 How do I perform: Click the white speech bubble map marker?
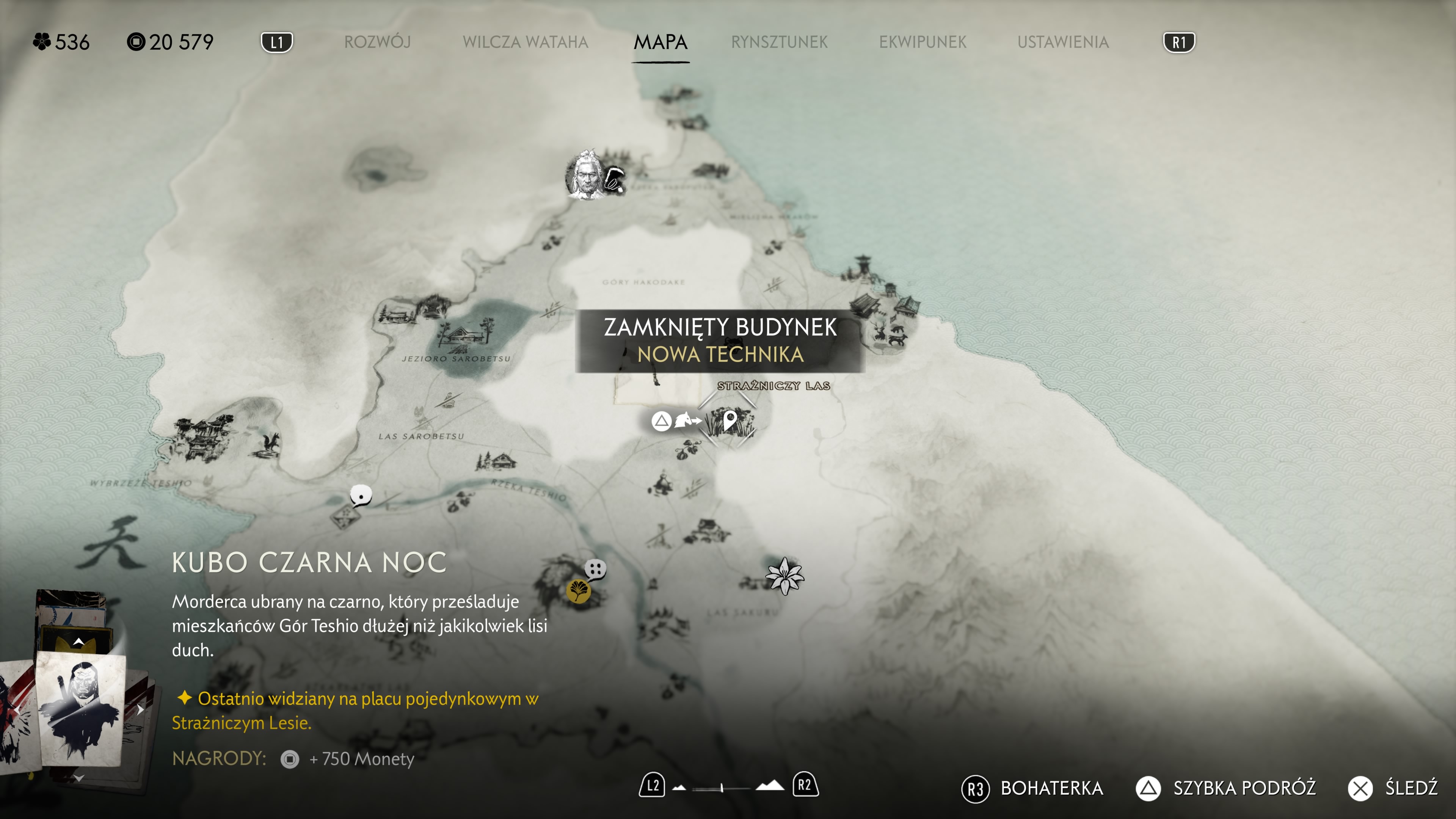click(x=361, y=496)
